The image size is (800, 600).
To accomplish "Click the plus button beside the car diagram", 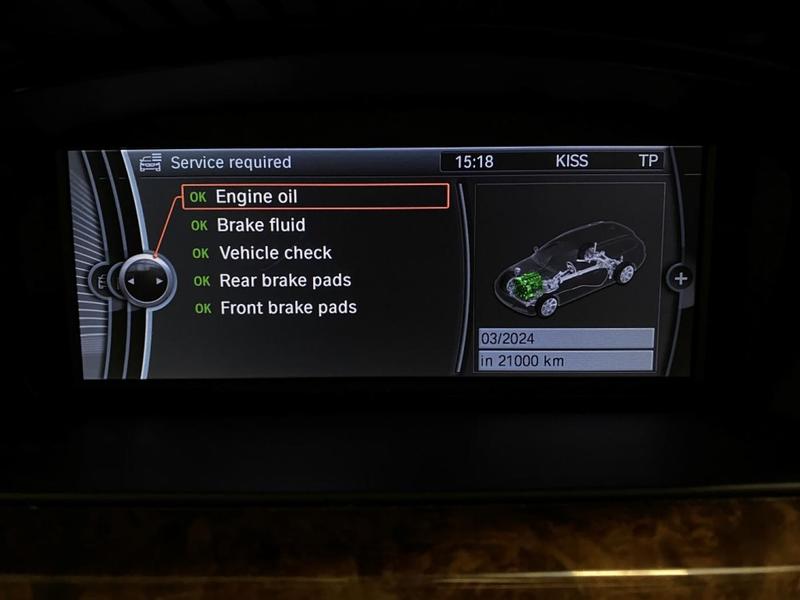I will tap(681, 279).
